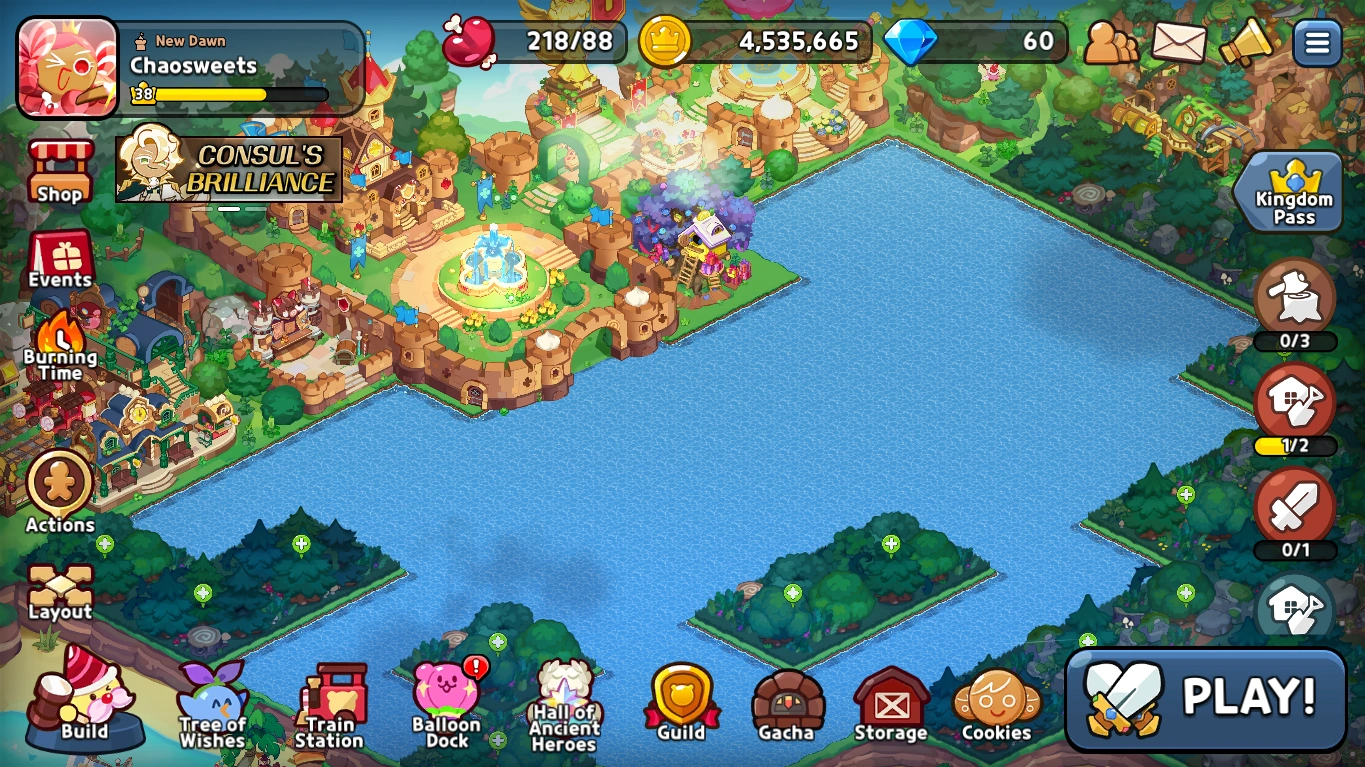
Task: Open the Kingdom Pass
Action: 1292,190
